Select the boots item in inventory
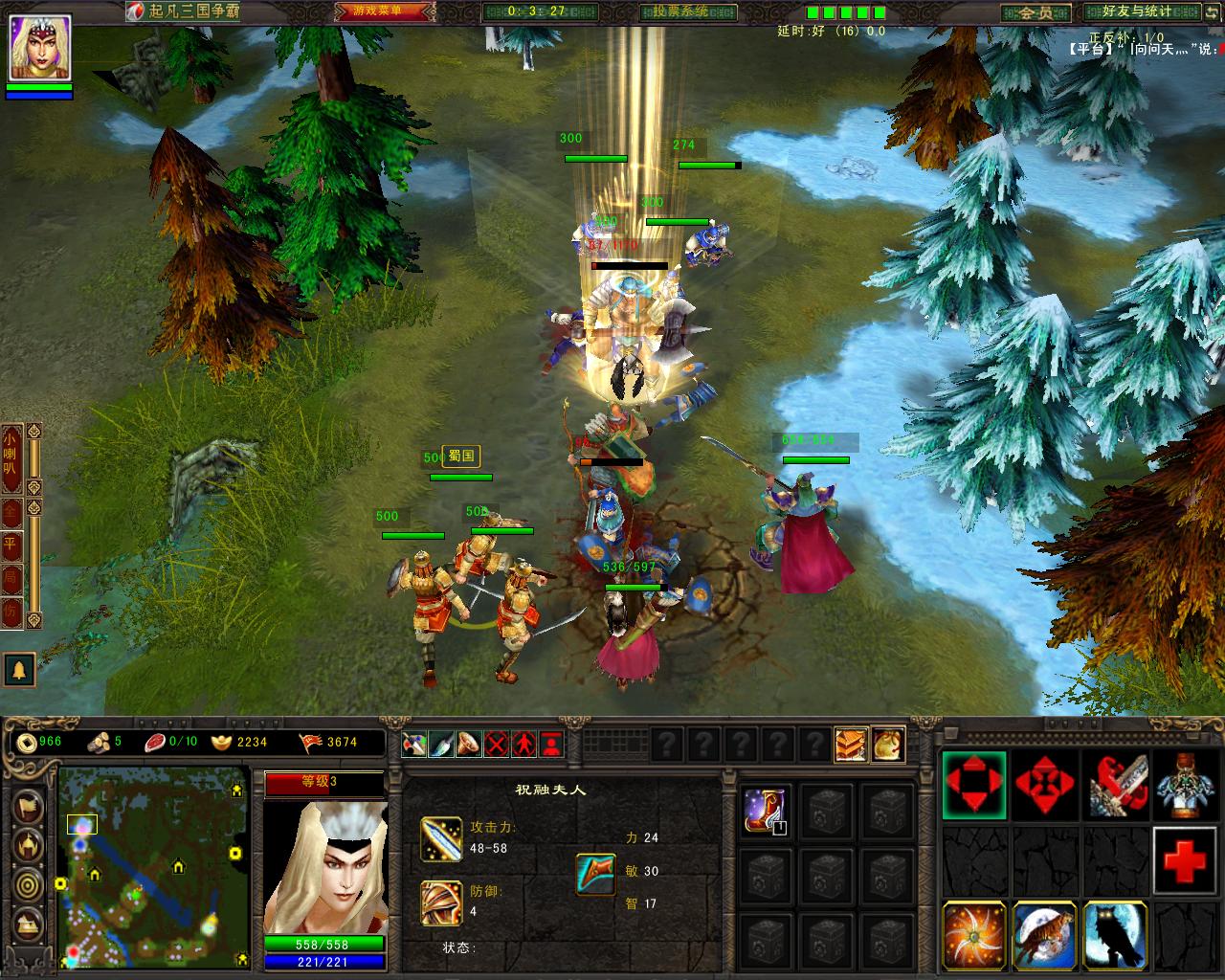1225x980 pixels. (x=766, y=810)
